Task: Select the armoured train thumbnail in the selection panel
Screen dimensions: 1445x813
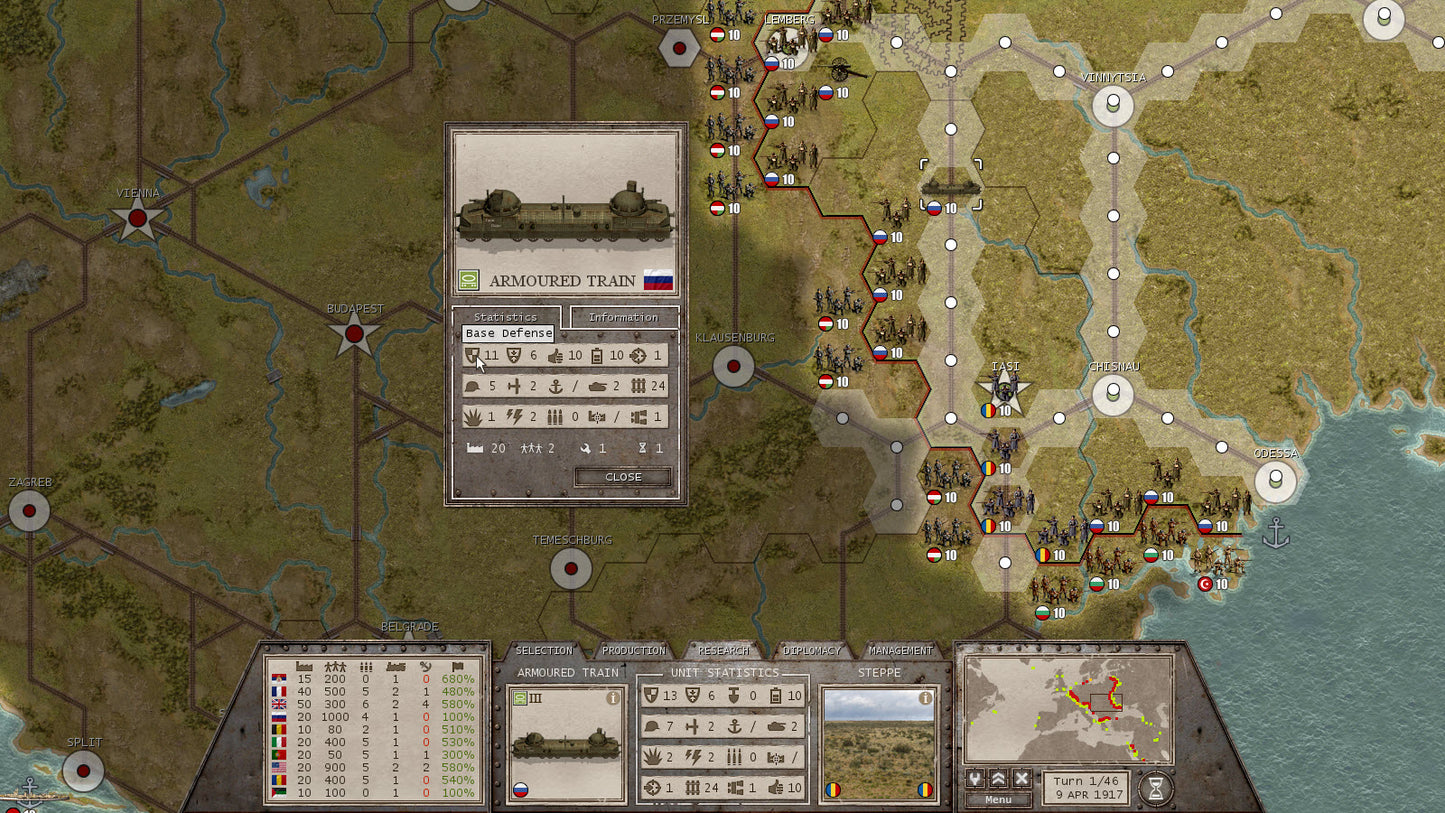Action: point(565,743)
